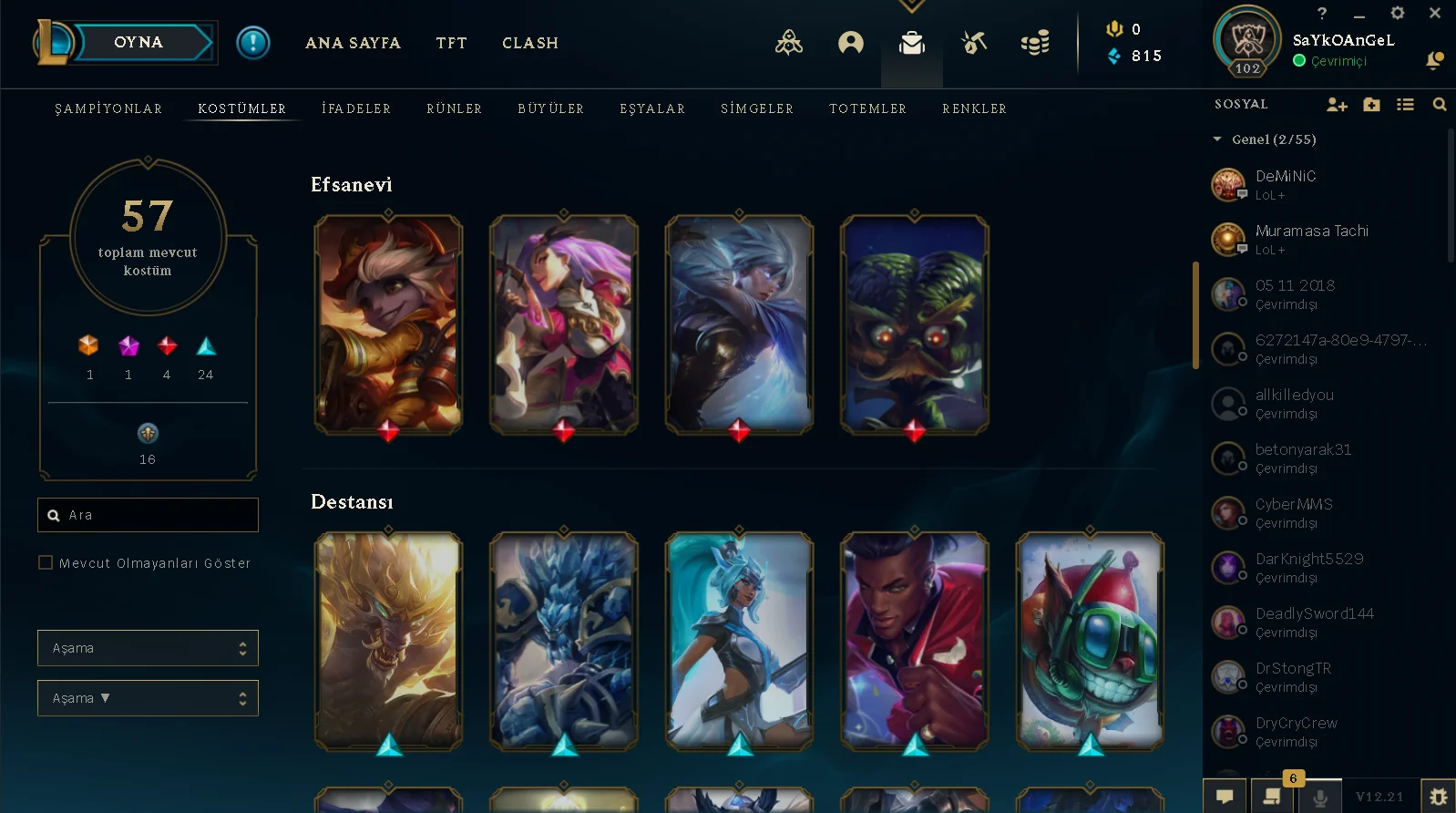Image resolution: width=1456 pixels, height=813 pixels.
Task: Open the CLASH menu
Action: (x=530, y=43)
